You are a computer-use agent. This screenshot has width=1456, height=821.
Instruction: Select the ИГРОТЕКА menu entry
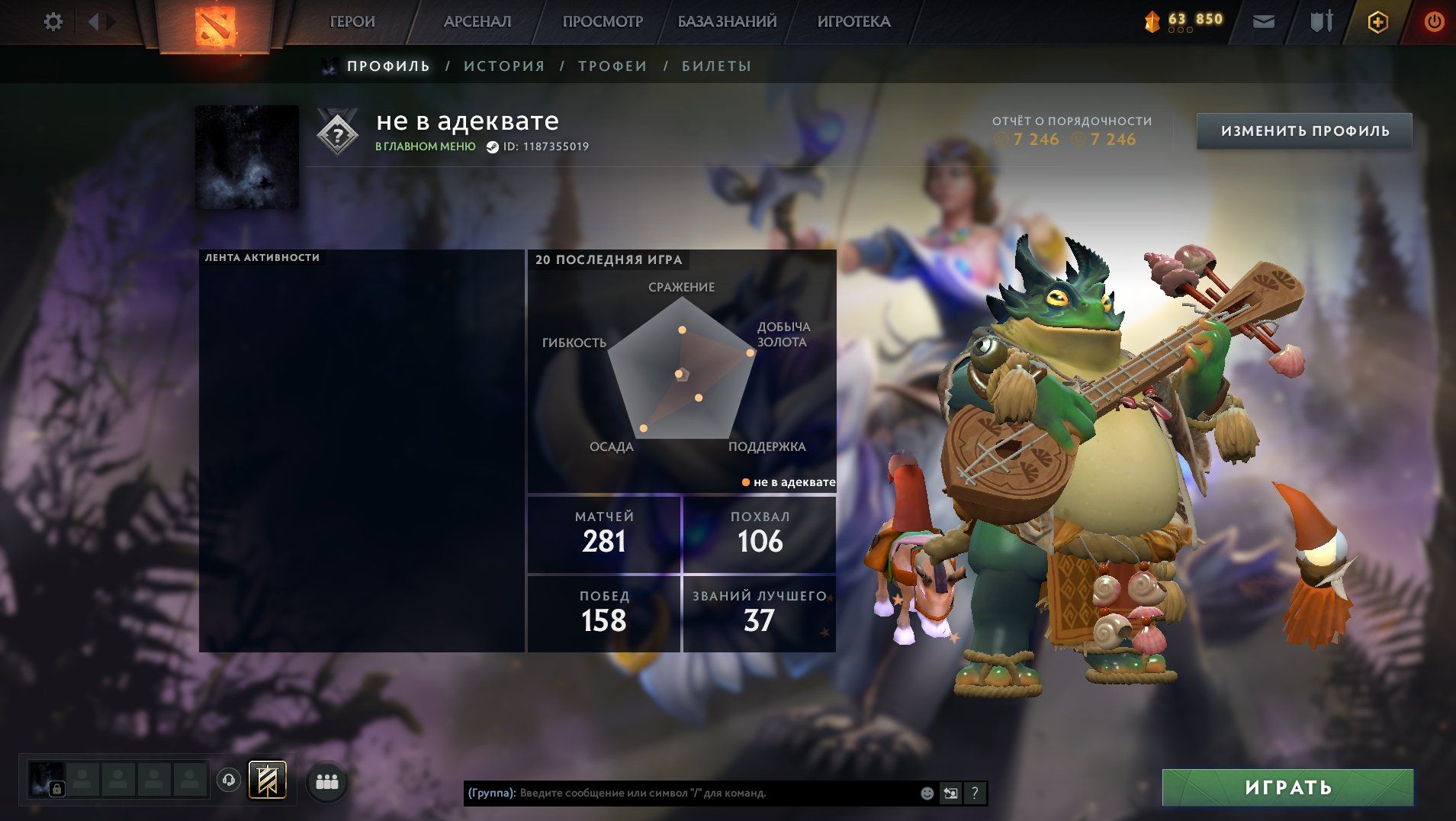point(853,22)
